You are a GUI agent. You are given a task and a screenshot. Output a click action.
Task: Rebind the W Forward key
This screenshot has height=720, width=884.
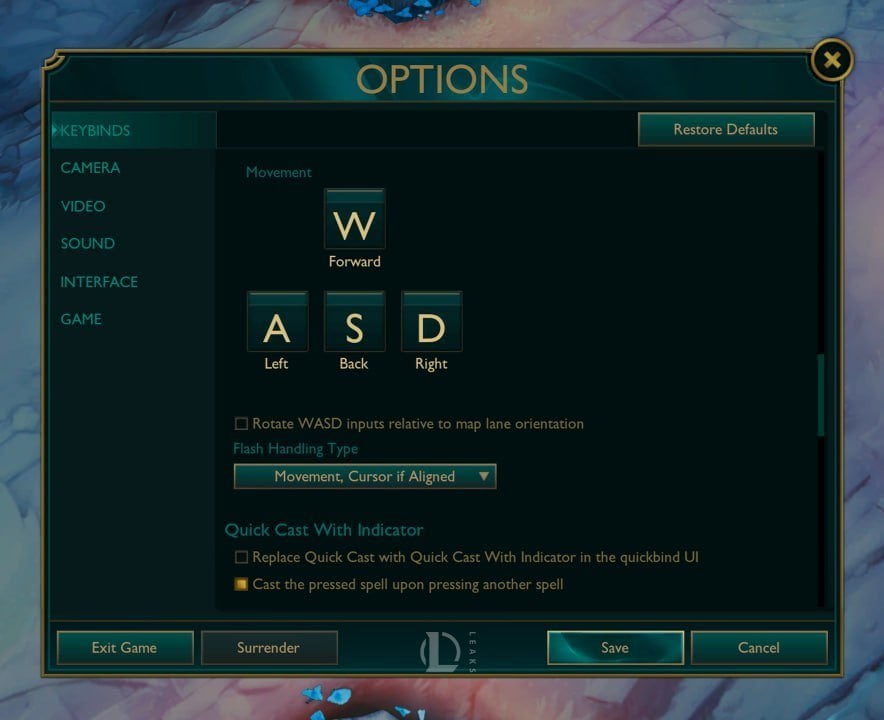tap(354, 221)
